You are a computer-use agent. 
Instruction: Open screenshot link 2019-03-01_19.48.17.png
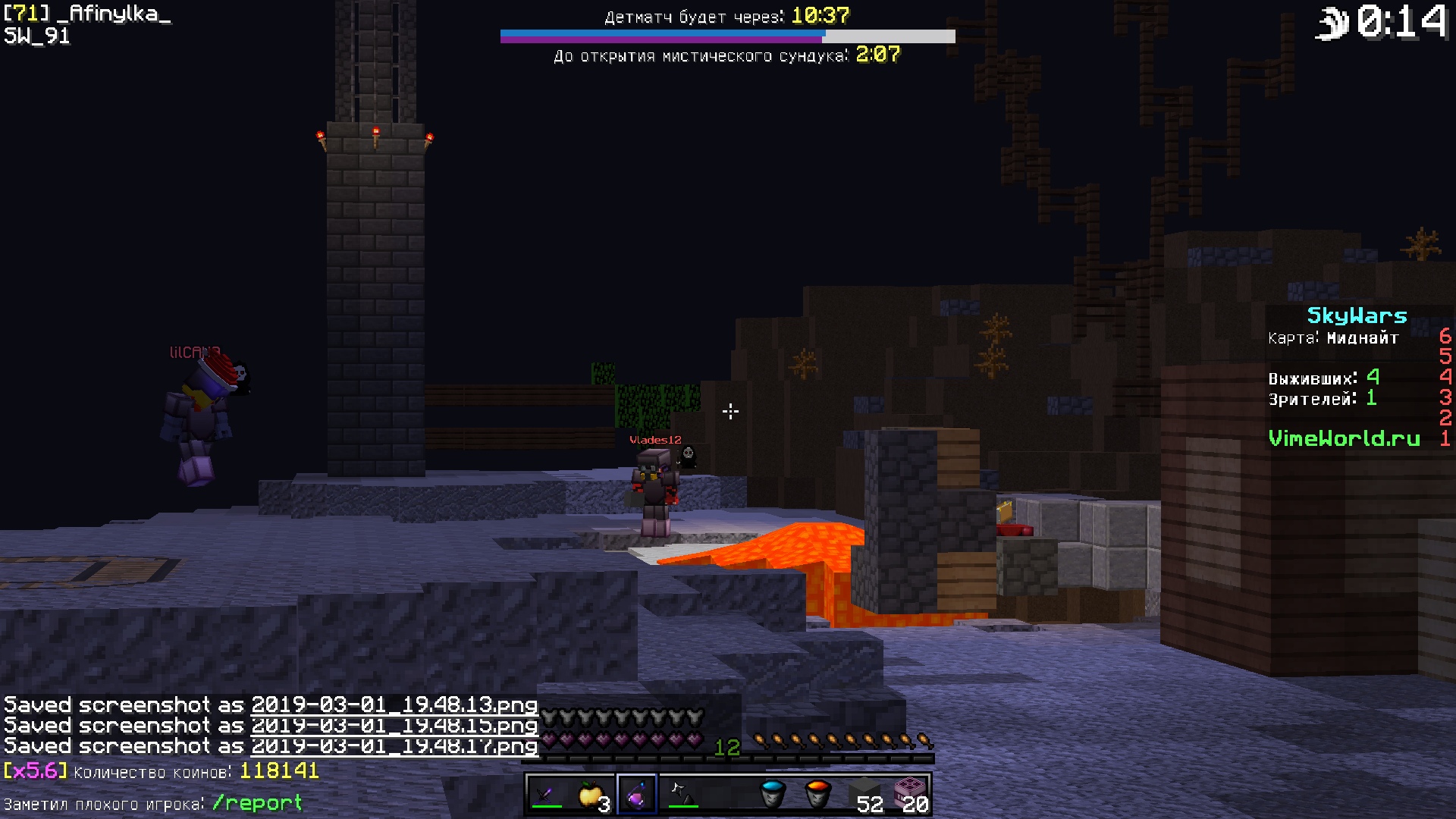(394, 746)
